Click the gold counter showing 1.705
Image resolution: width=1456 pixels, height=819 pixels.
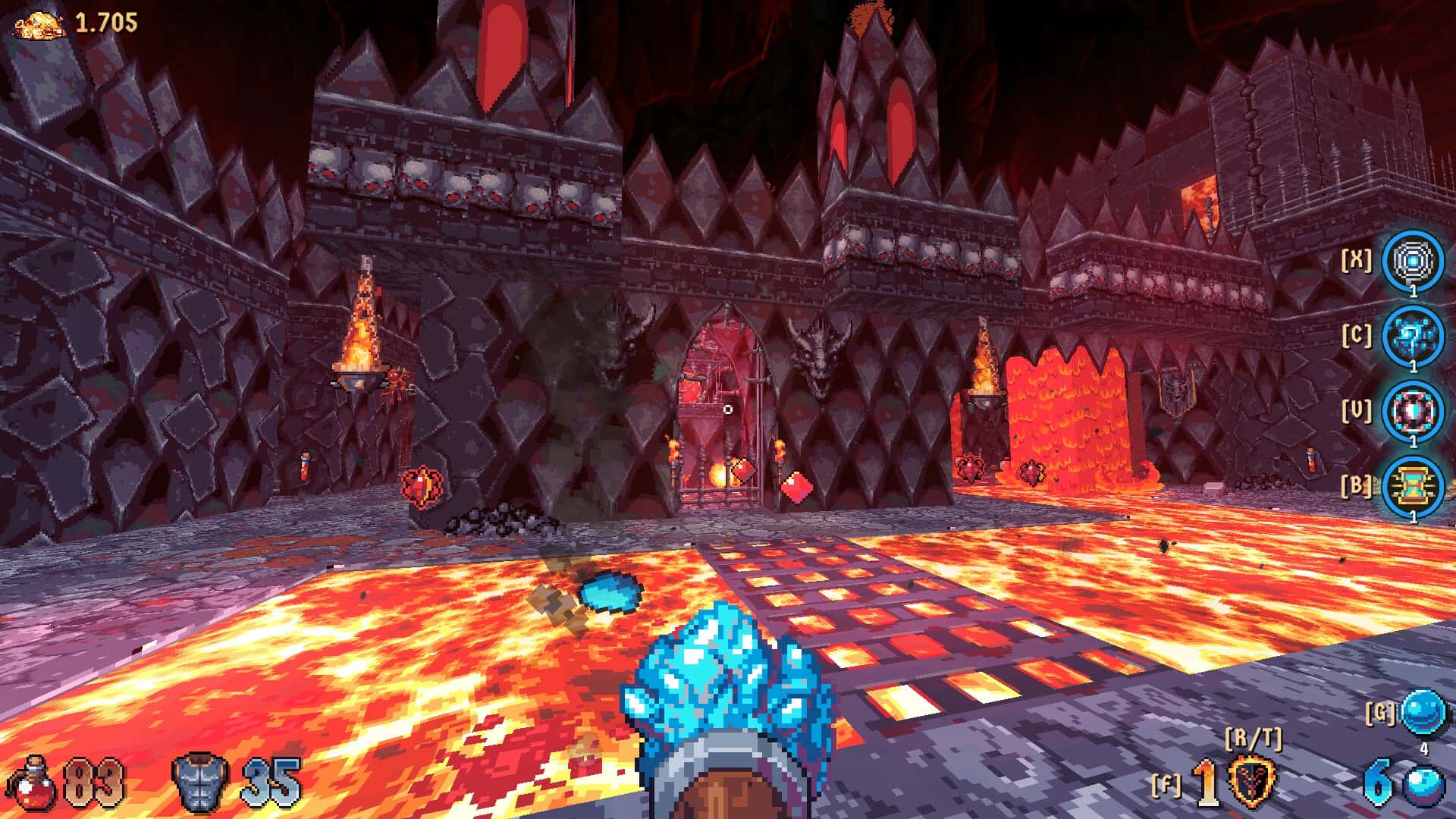coord(106,21)
